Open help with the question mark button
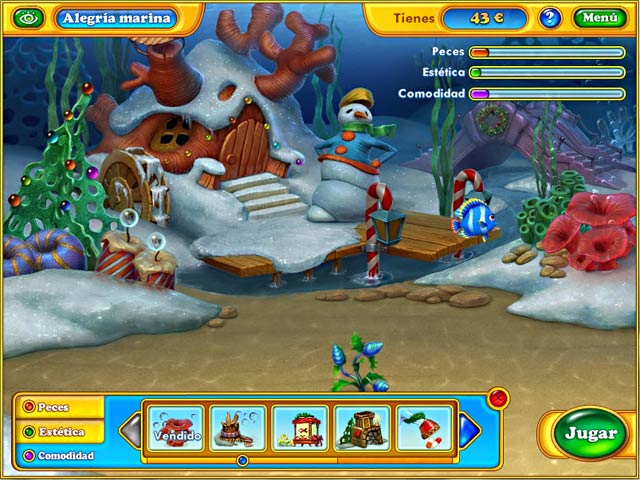This screenshot has width=640, height=480. [550, 17]
